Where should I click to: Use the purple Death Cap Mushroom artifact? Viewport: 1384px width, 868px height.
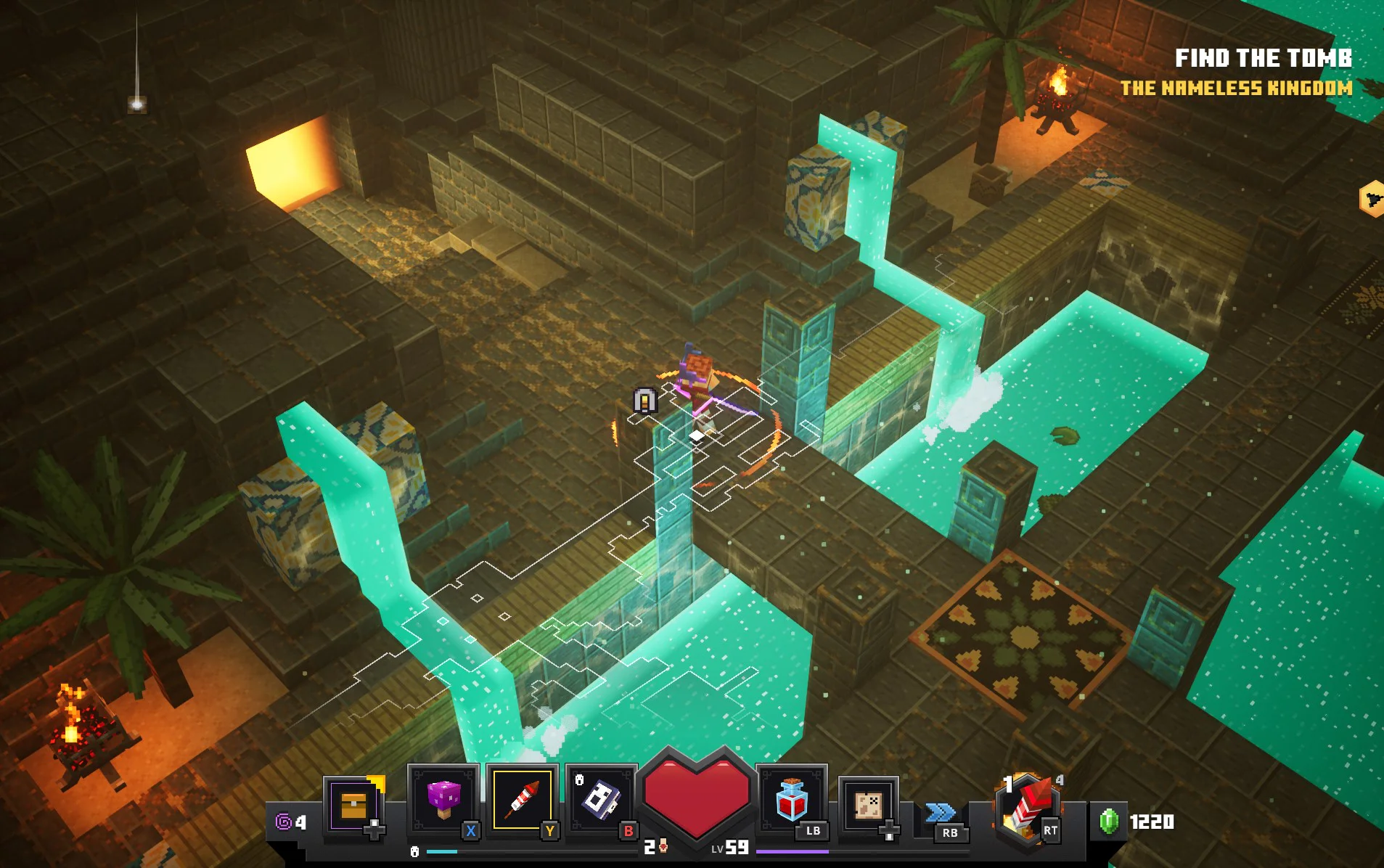[443, 799]
